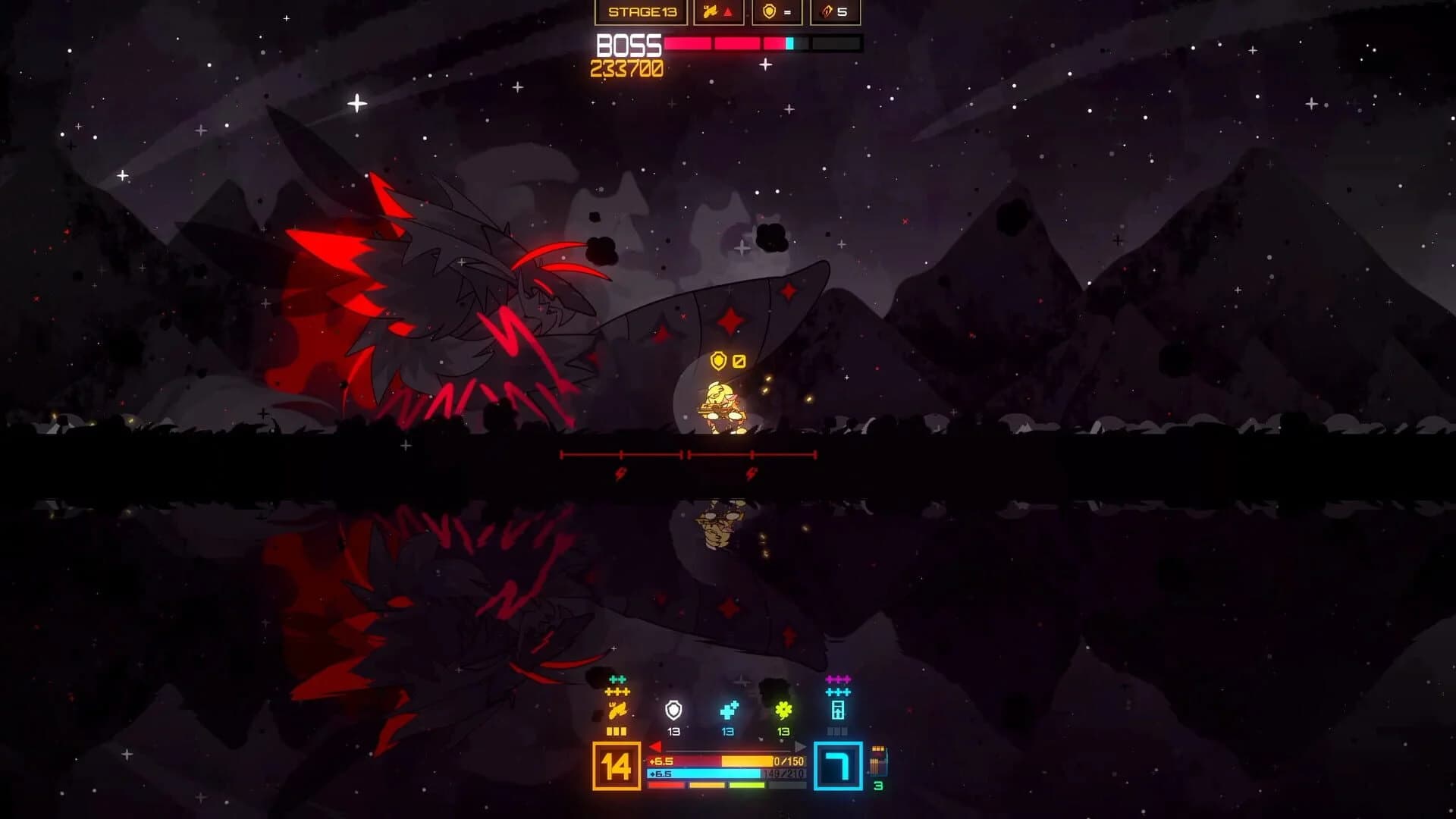Image resolution: width=1456 pixels, height=819 pixels.
Task: Select the STAGE13 label panel
Action: [643, 11]
